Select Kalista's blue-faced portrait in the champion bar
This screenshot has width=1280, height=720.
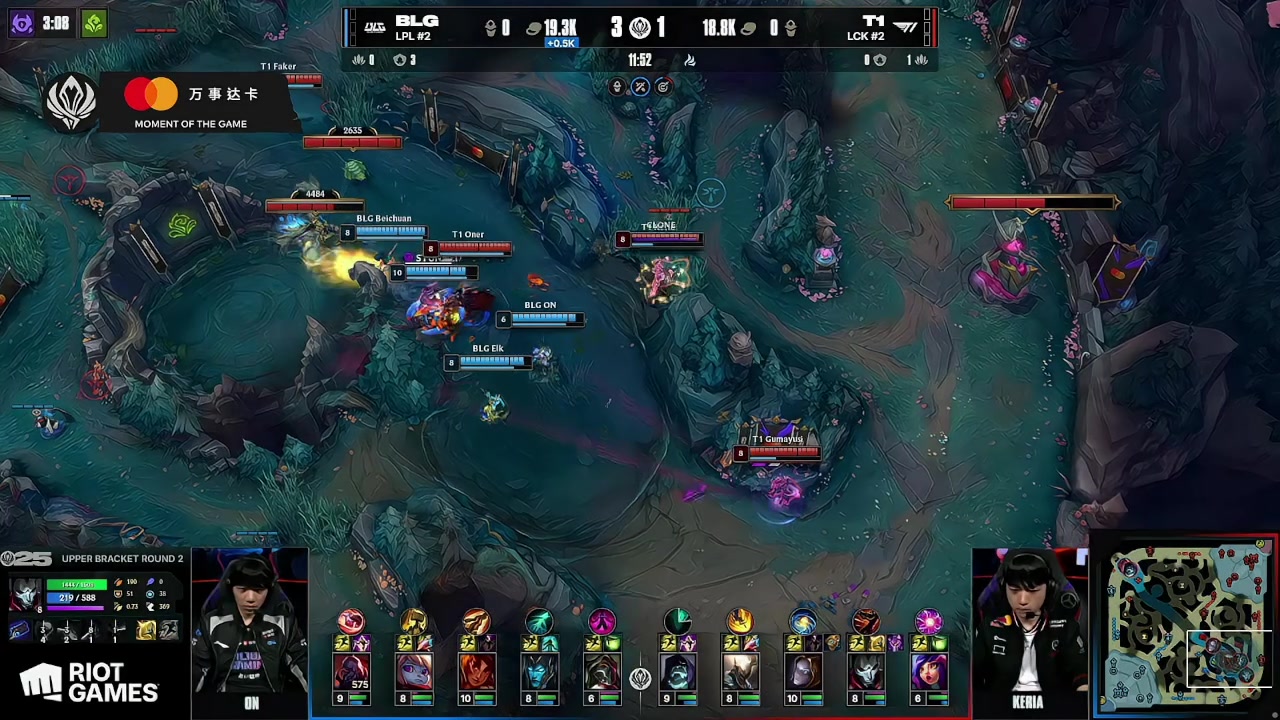coord(539,672)
